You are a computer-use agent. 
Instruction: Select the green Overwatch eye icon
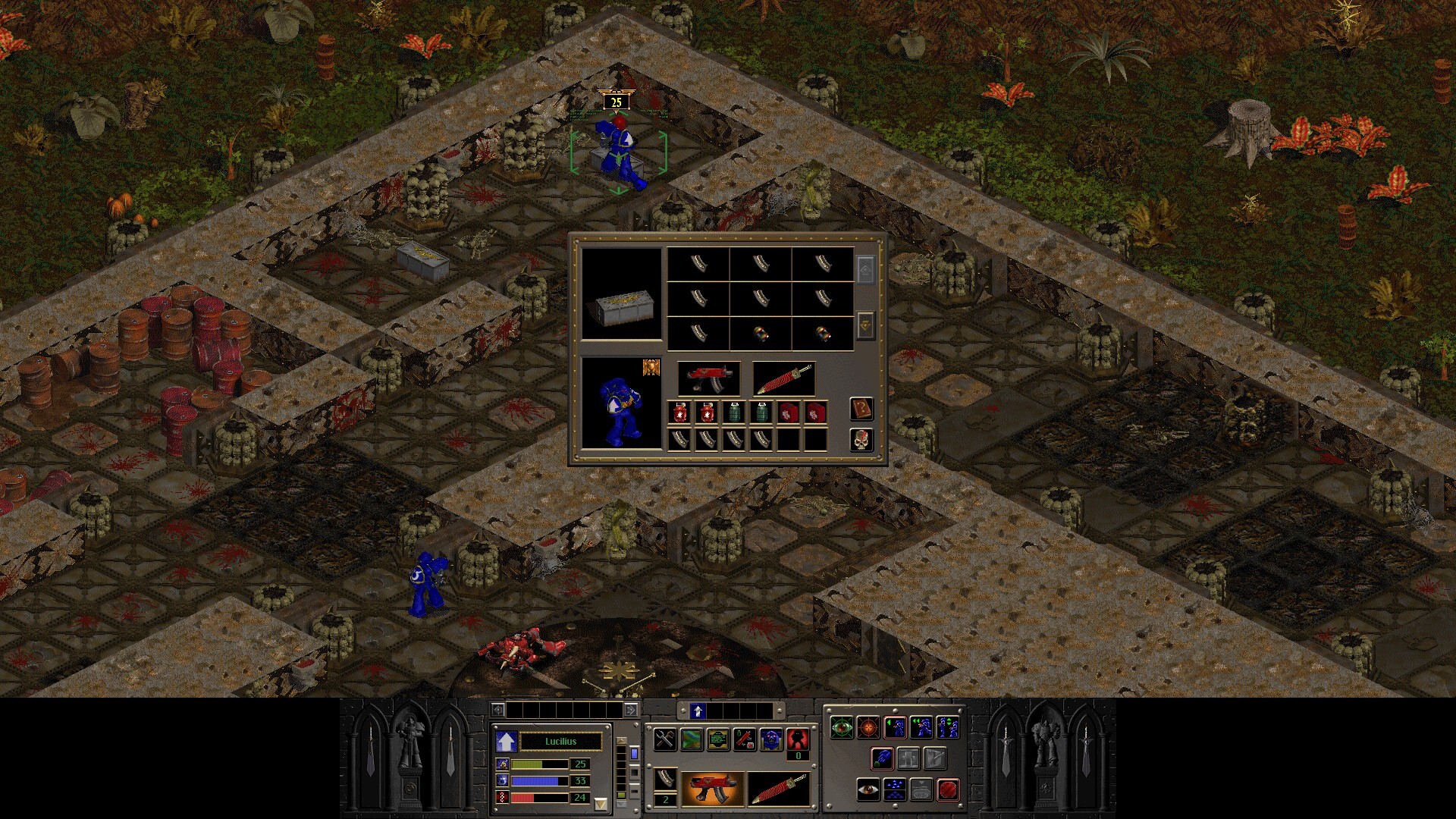[x=842, y=728]
